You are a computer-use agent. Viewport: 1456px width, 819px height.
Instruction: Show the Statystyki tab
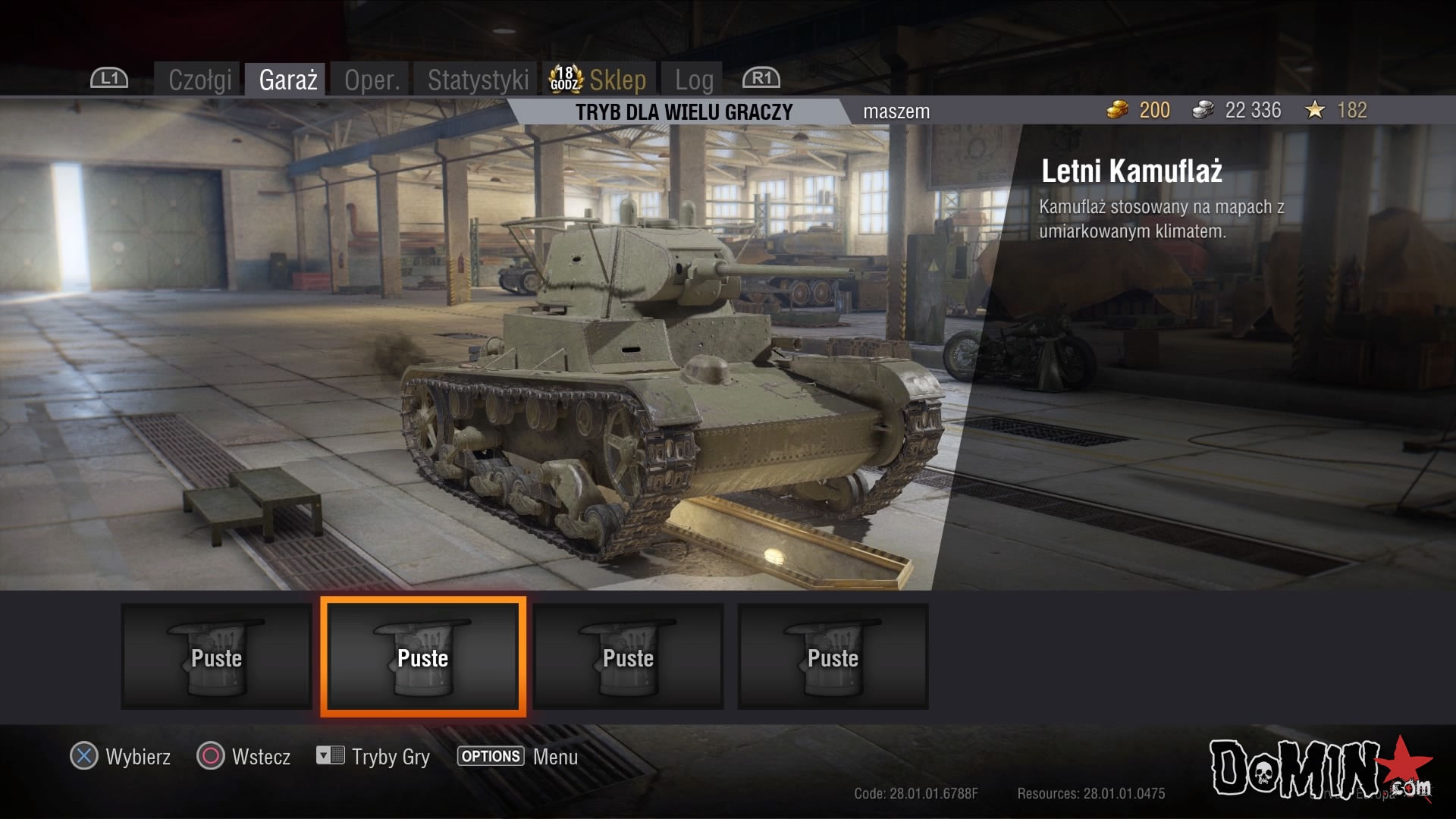pyautogui.click(x=478, y=80)
